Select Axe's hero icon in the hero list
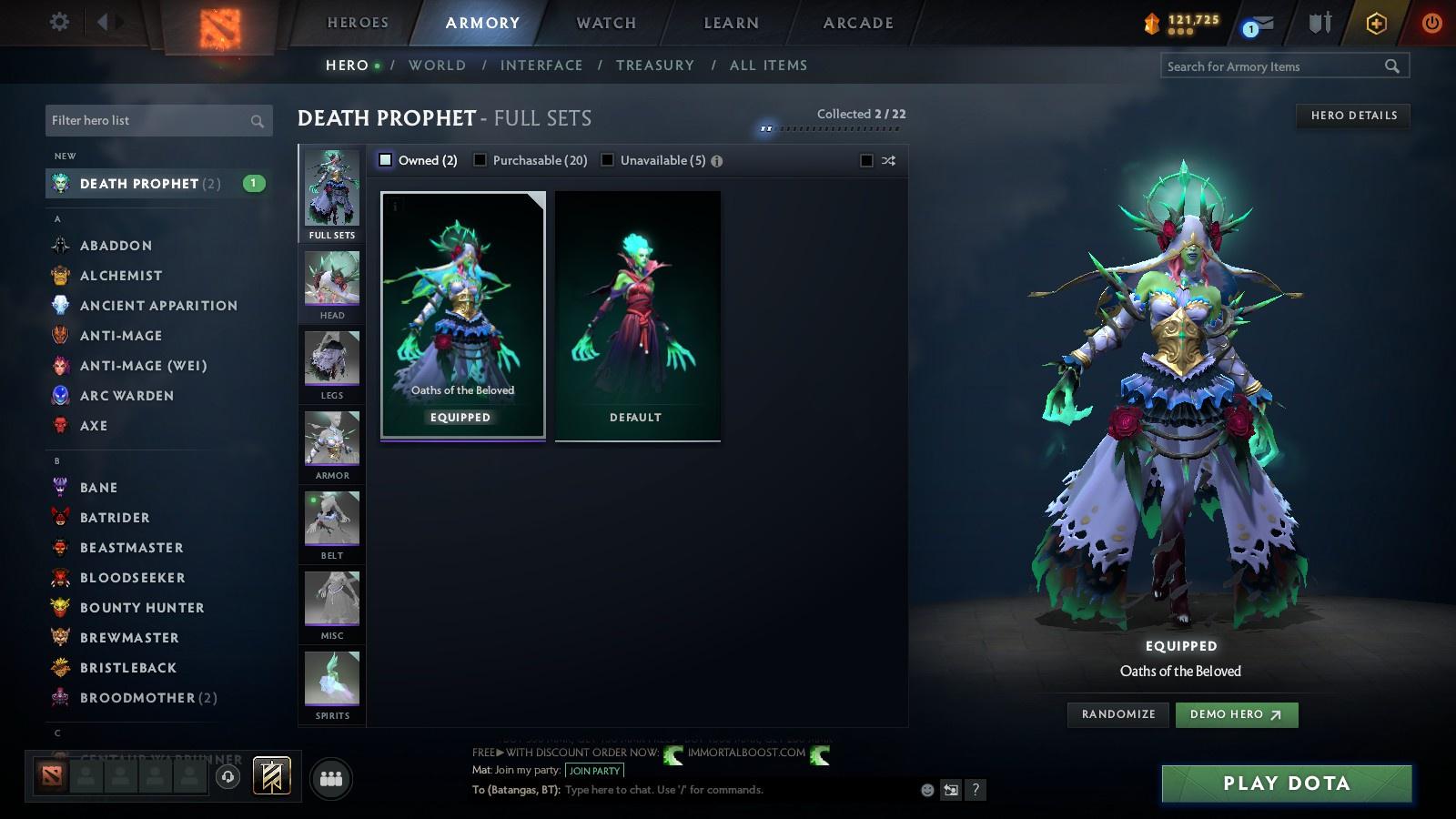This screenshot has width=1456, height=819. pos(60,425)
